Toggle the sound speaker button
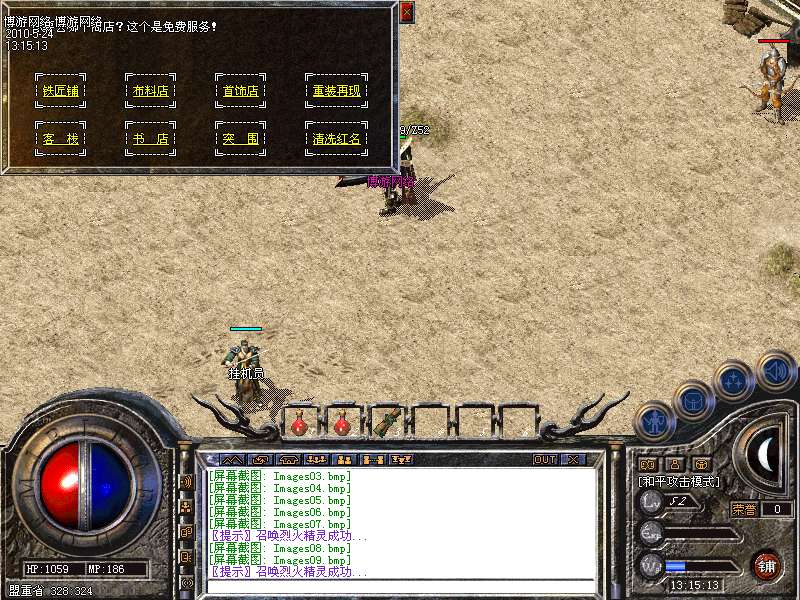 (775, 369)
